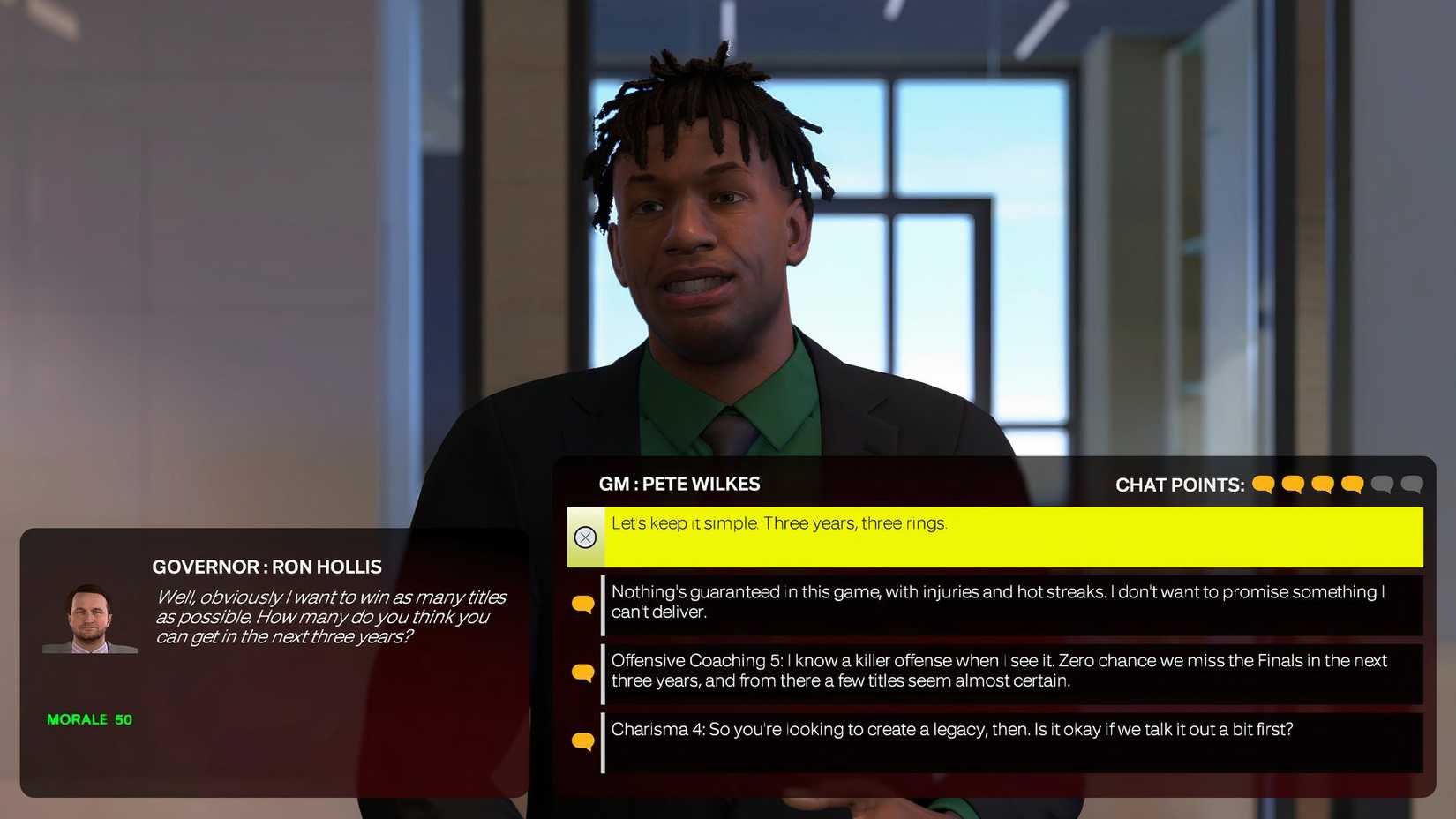The image size is (1456, 819).
Task: Click the first grayed-out Chat Points bubble
Action: (x=1382, y=484)
